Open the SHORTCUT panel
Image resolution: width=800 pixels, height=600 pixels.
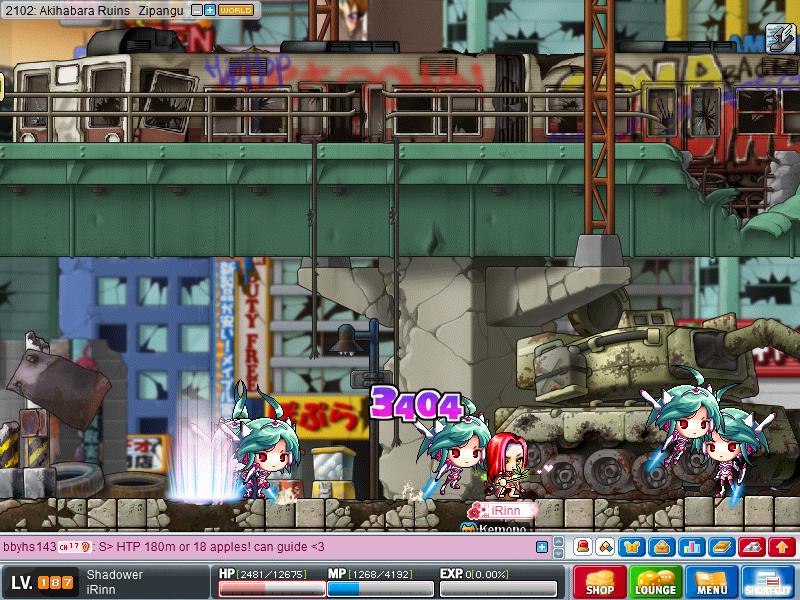coord(768,582)
